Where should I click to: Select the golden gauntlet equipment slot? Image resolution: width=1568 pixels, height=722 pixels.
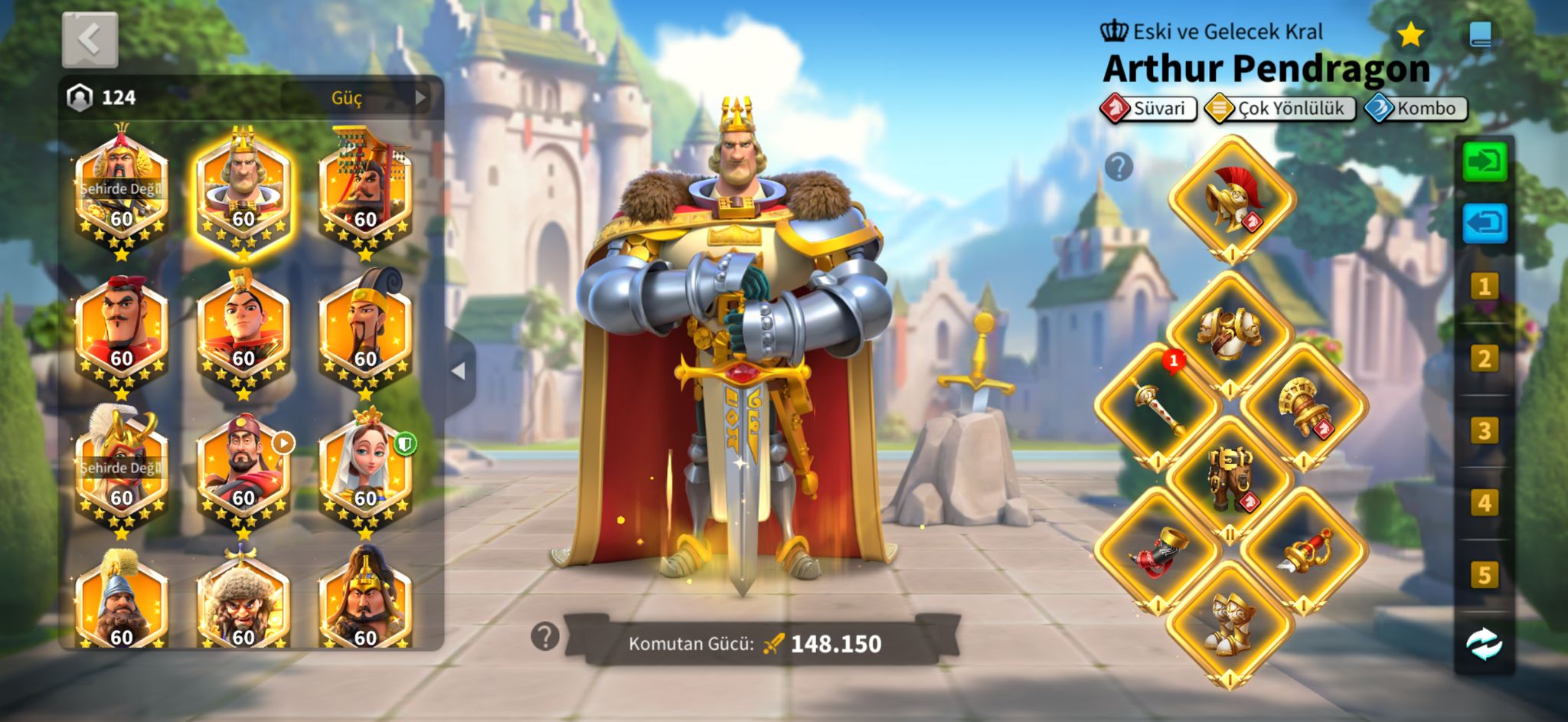[x=1304, y=406]
